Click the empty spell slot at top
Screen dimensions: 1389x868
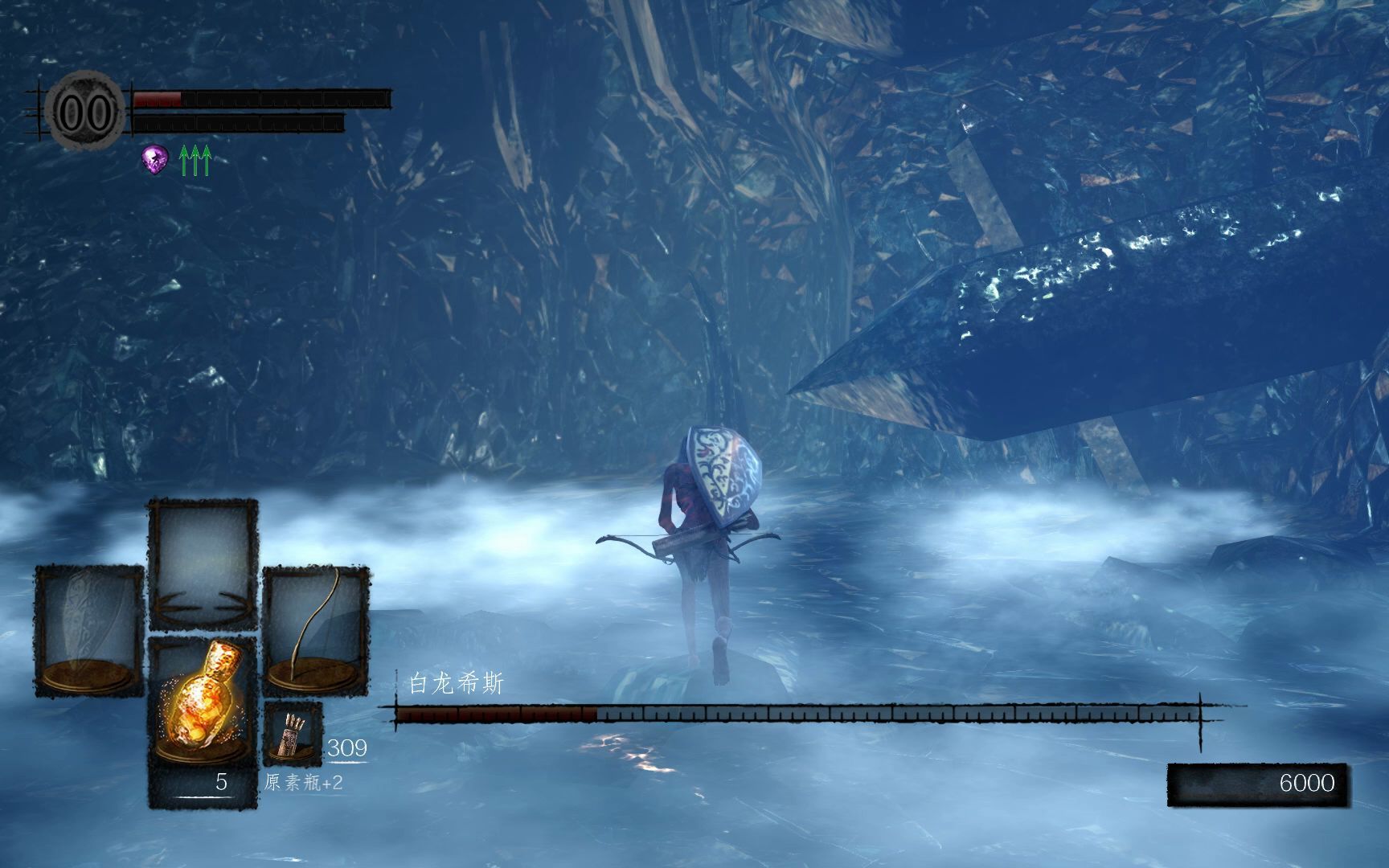point(203,563)
